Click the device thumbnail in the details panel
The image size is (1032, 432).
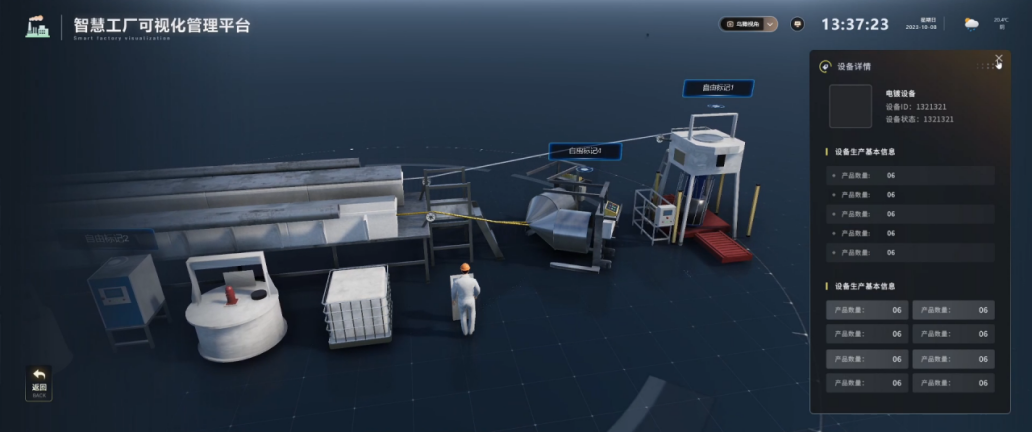[850, 106]
